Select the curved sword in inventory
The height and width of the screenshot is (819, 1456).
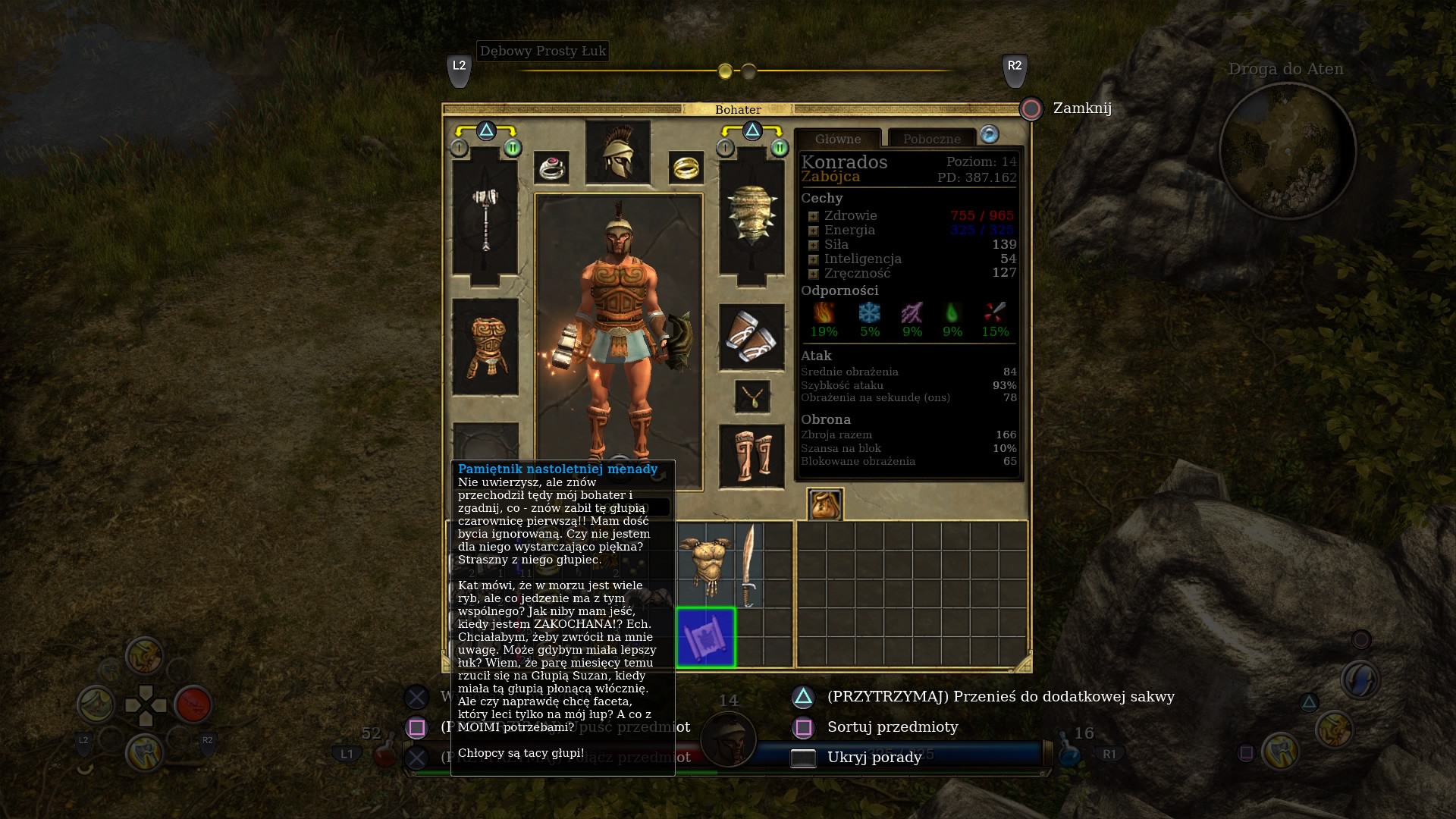[748, 565]
